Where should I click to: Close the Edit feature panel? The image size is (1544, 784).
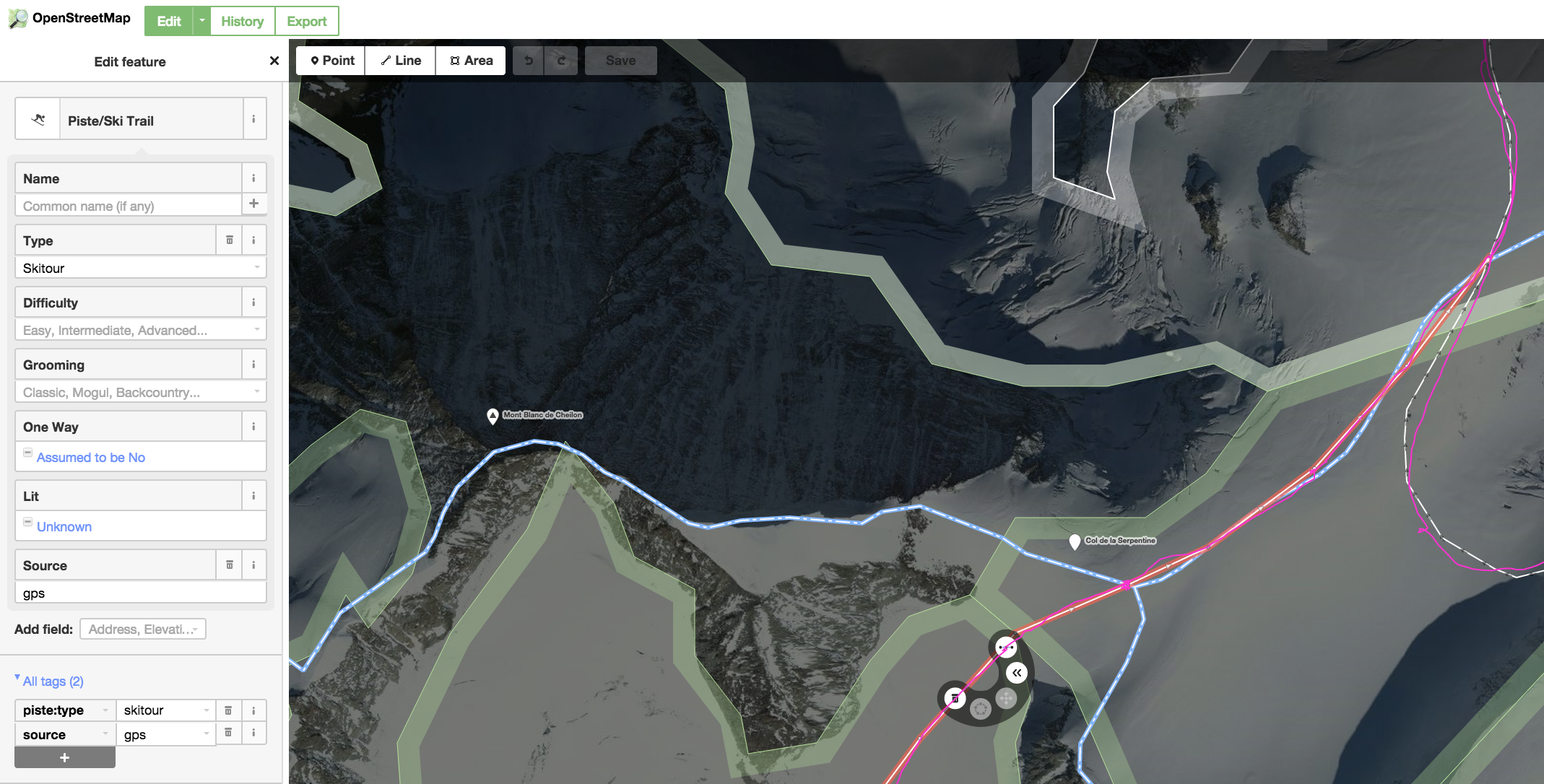click(274, 61)
